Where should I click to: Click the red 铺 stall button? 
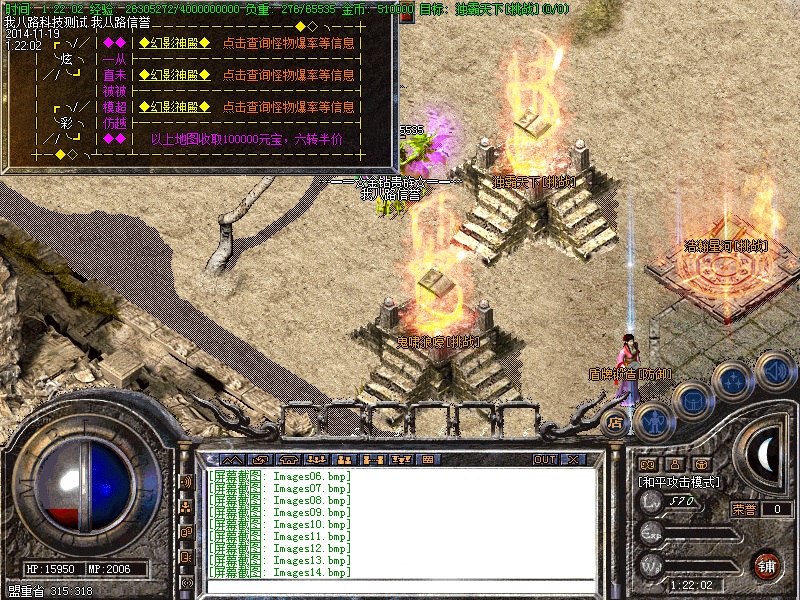(767, 565)
